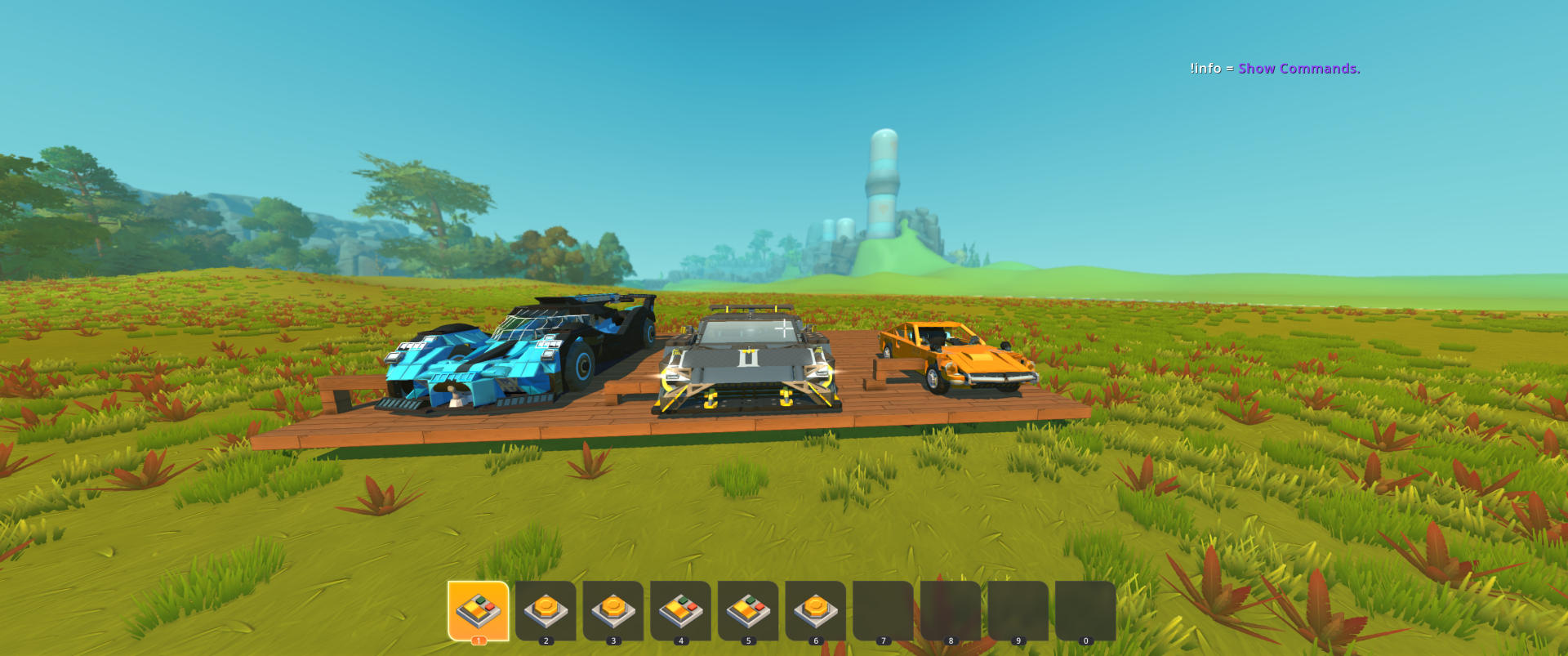The height and width of the screenshot is (656, 1568).
Task: Pick the switch in hotbar slot 4
Action: tap(680, 610)
